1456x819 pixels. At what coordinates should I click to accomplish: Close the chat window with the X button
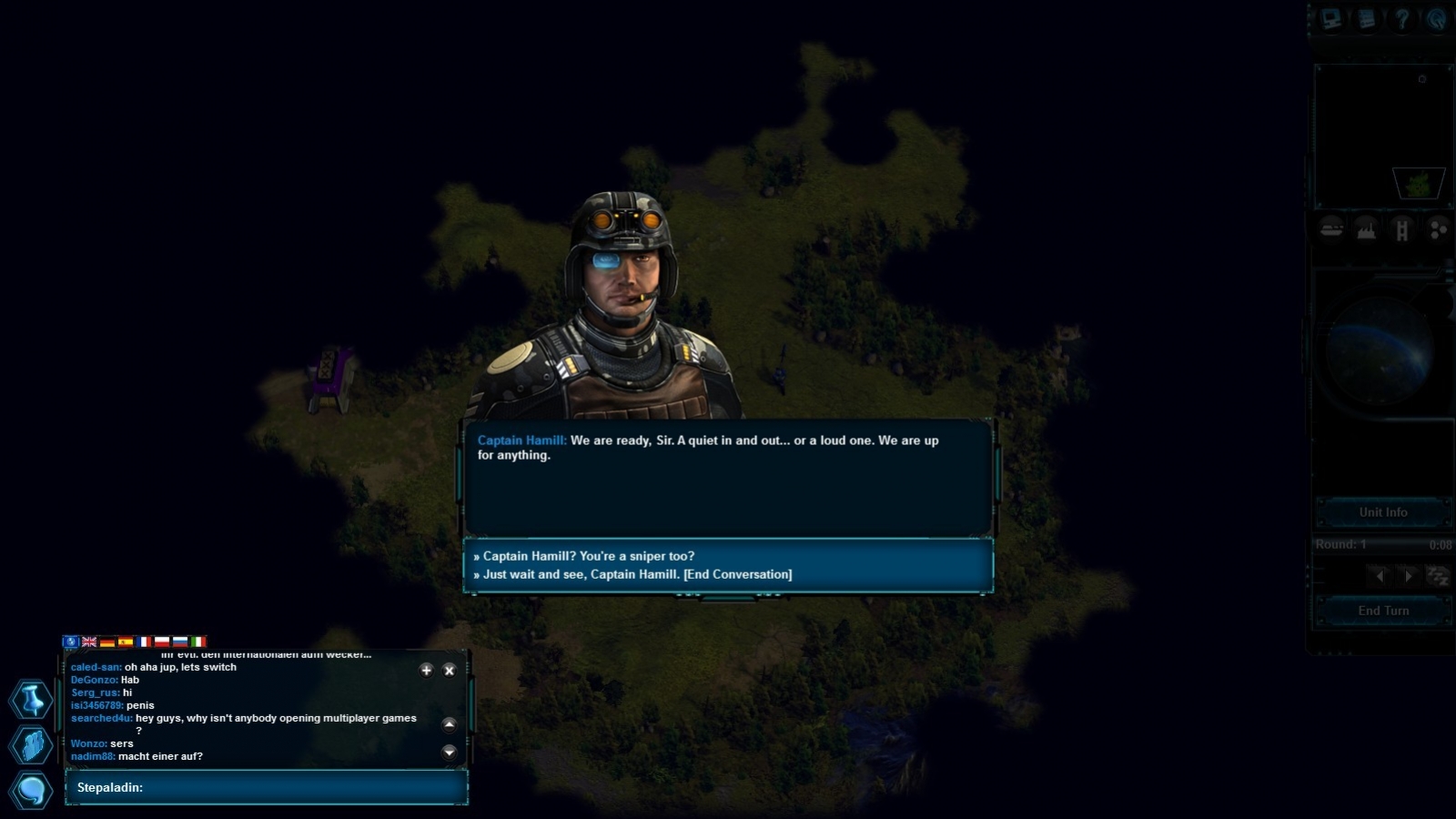point(449,671)
